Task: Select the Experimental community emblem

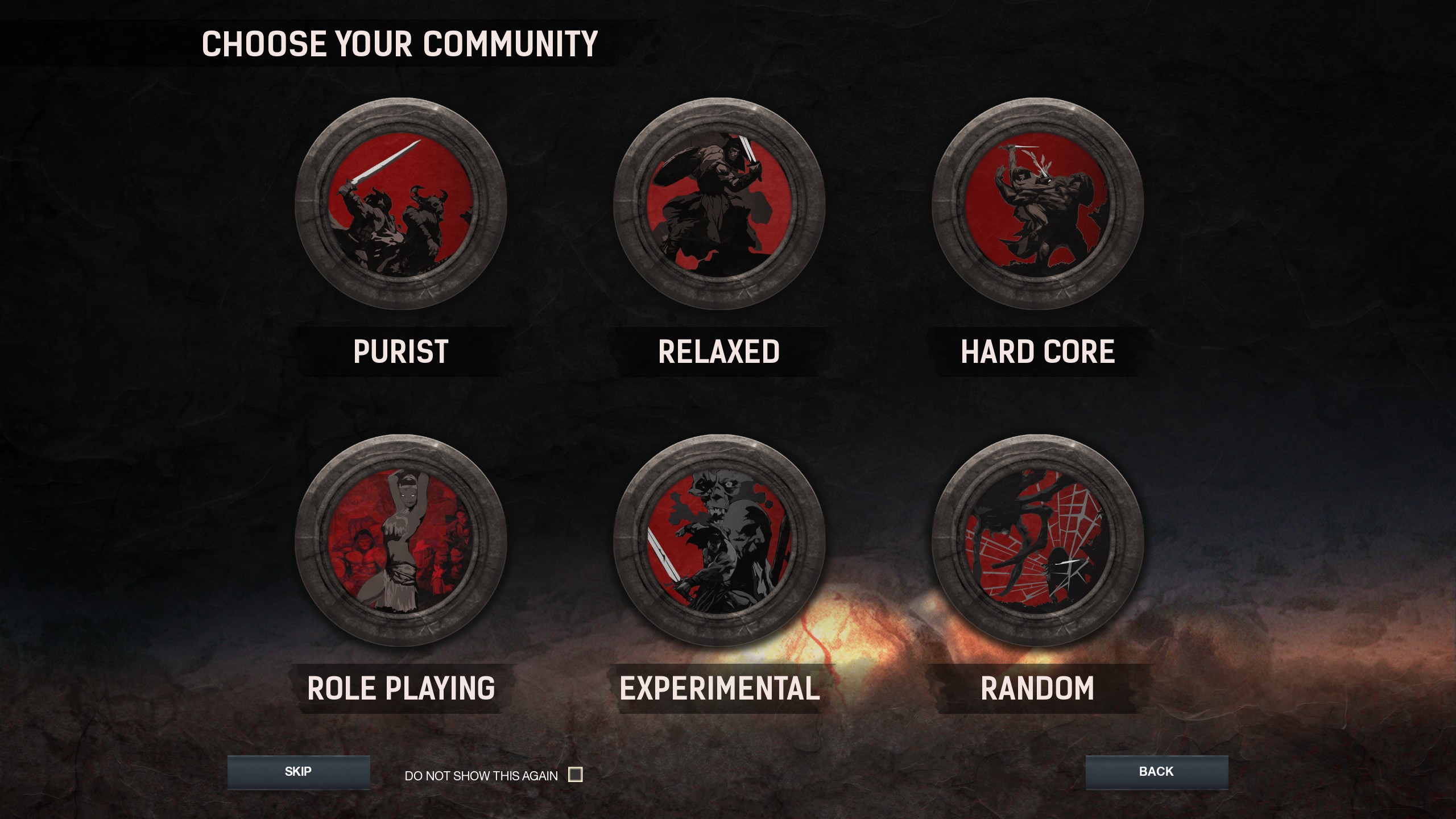Action: coord(719,540)
